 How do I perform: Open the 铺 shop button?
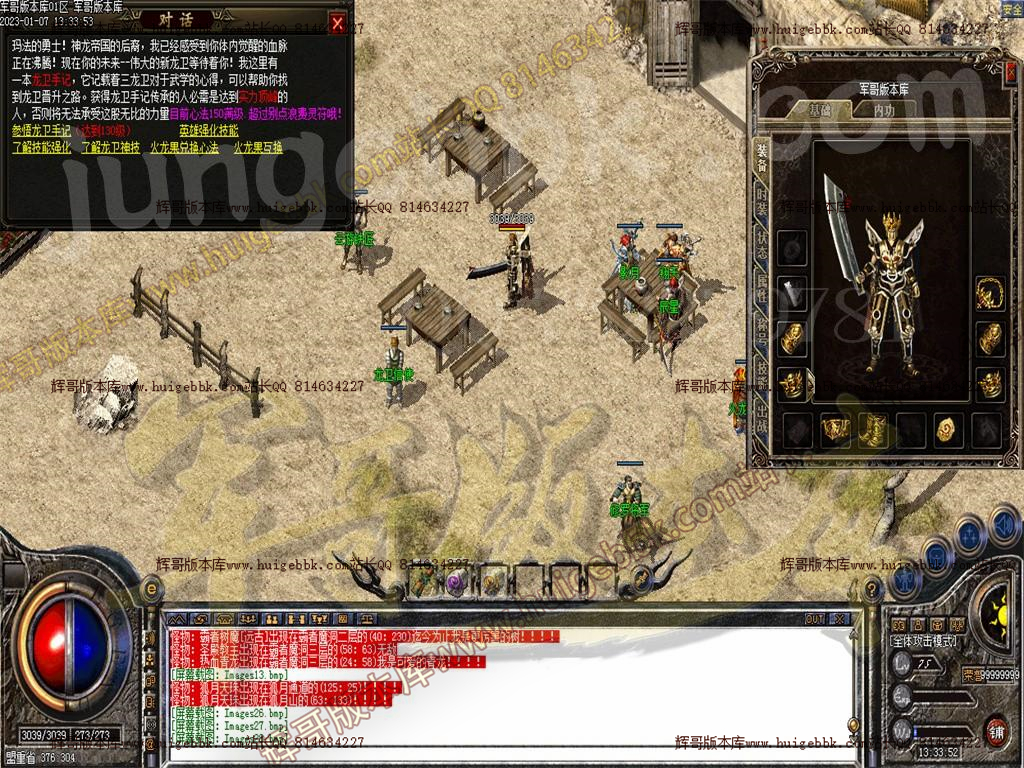[x=995, y=729]
